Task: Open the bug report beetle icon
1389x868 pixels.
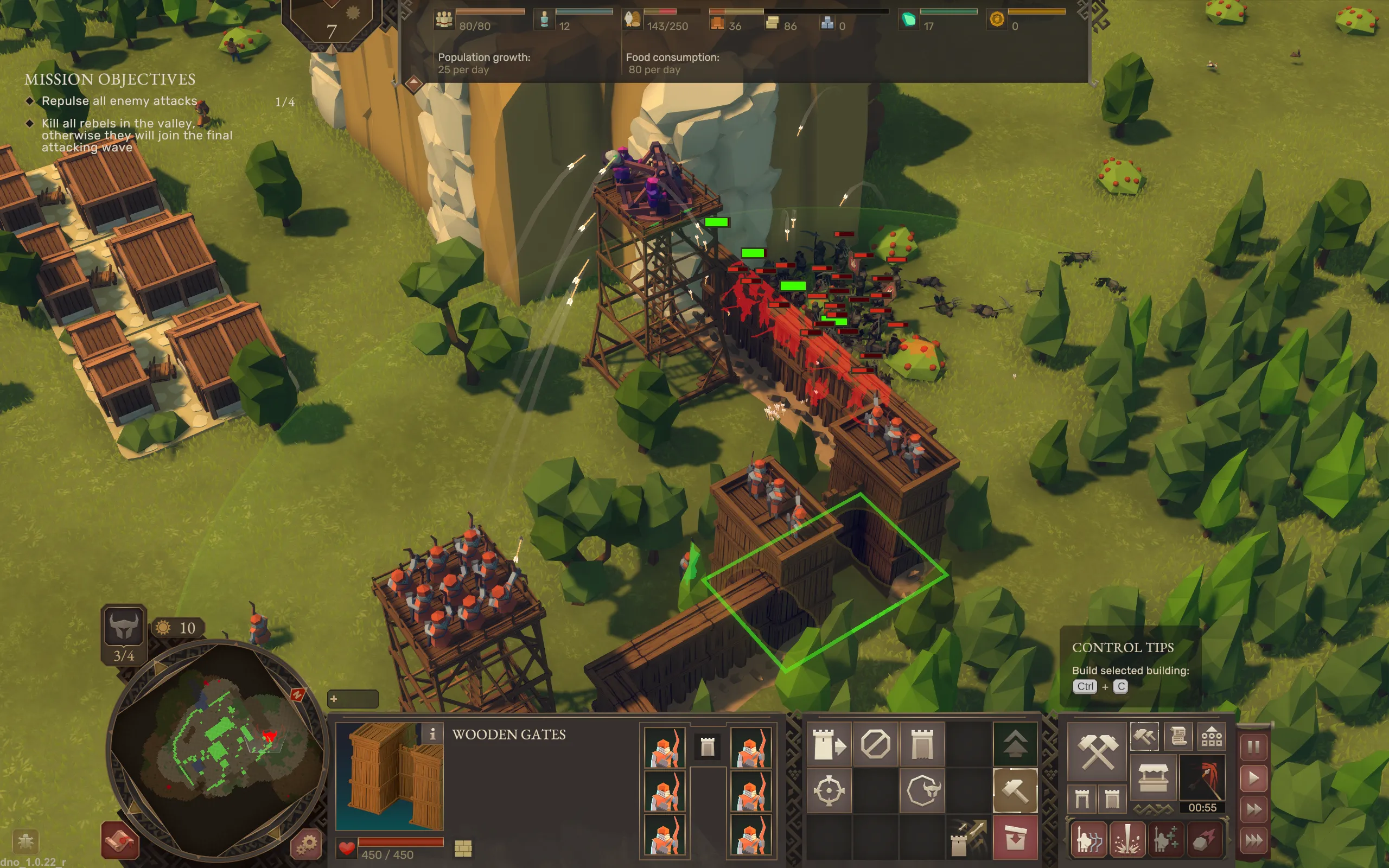Action: 24,841
